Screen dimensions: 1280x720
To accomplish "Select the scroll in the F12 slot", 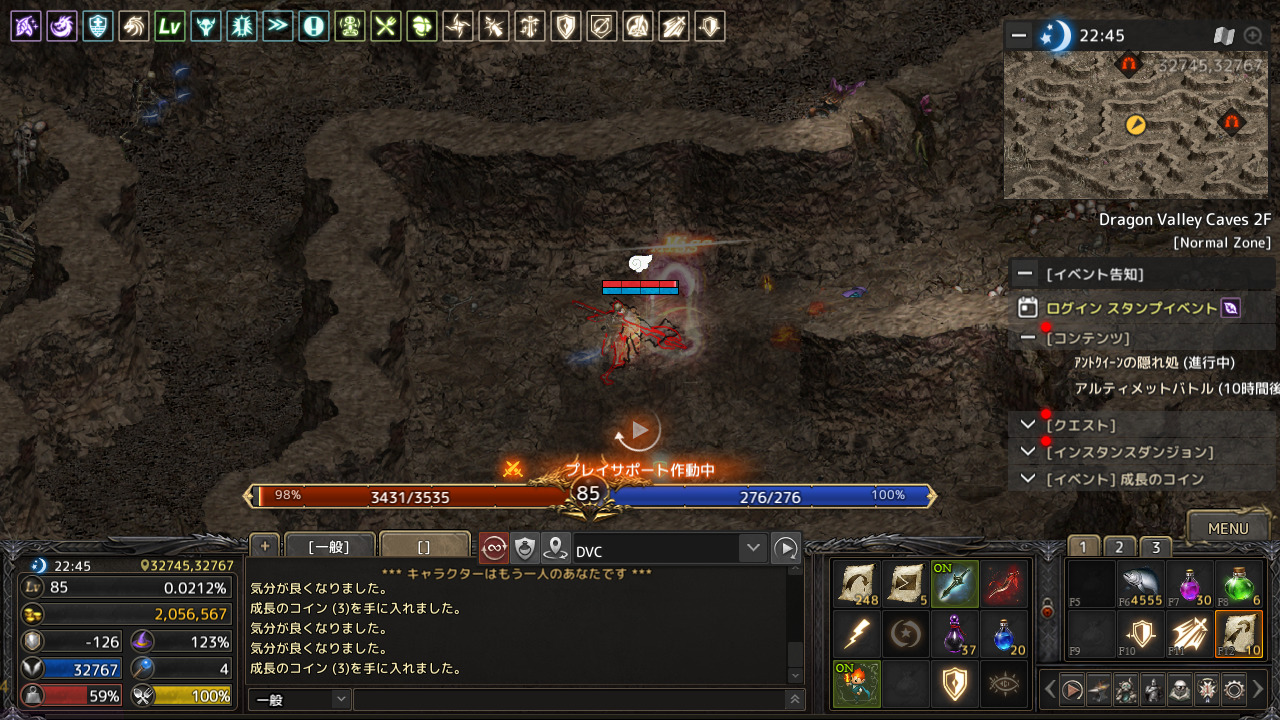I will tap(1239, 634).
